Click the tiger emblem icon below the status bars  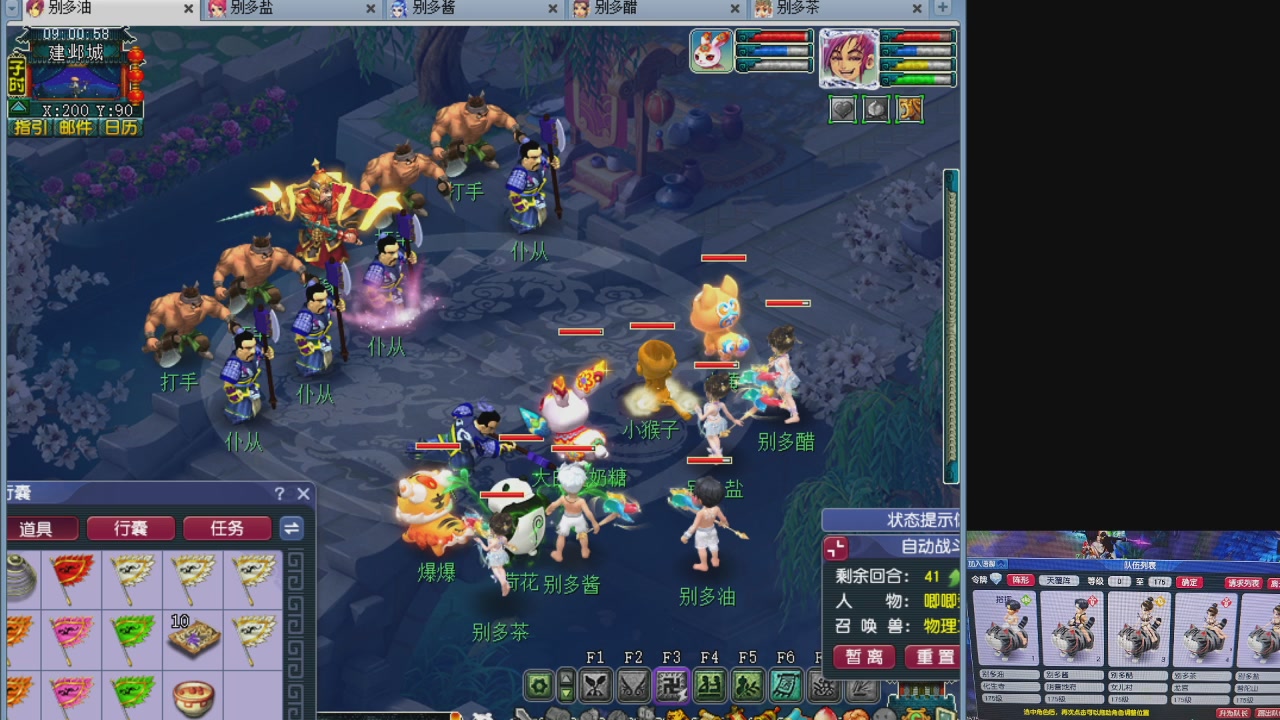coord(909,110)
